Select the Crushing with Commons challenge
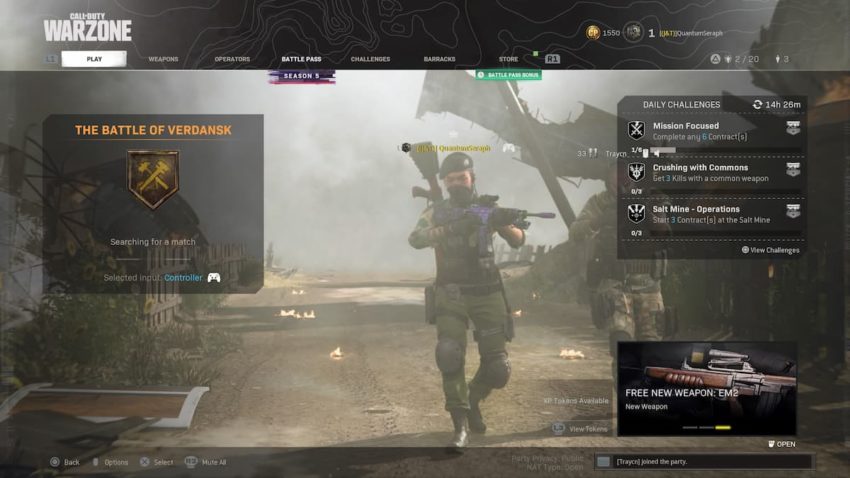This screenshot has height=478, width=850. pos(712,172)
